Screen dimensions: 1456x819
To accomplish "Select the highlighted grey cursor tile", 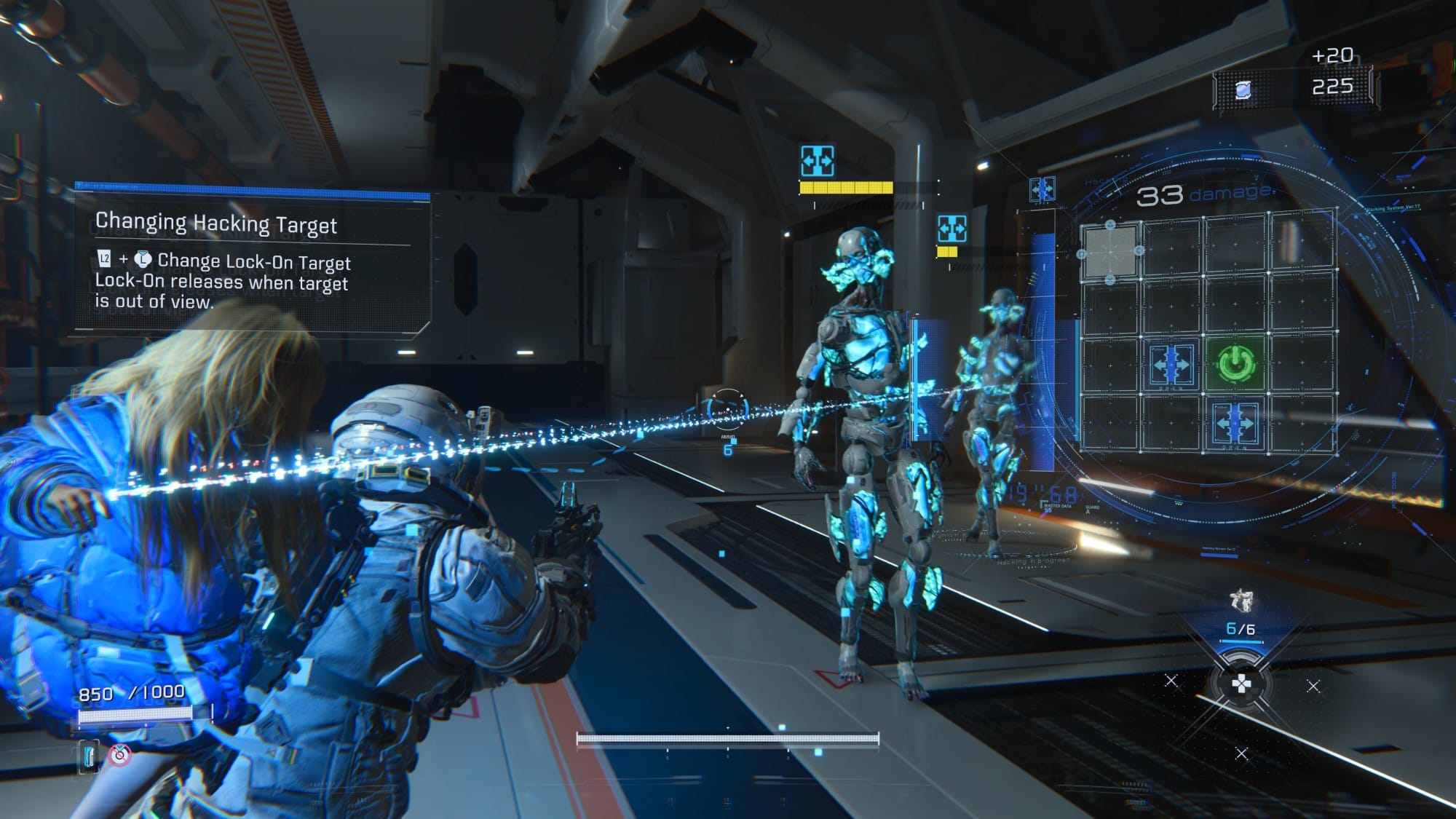I will (1110, 252).
